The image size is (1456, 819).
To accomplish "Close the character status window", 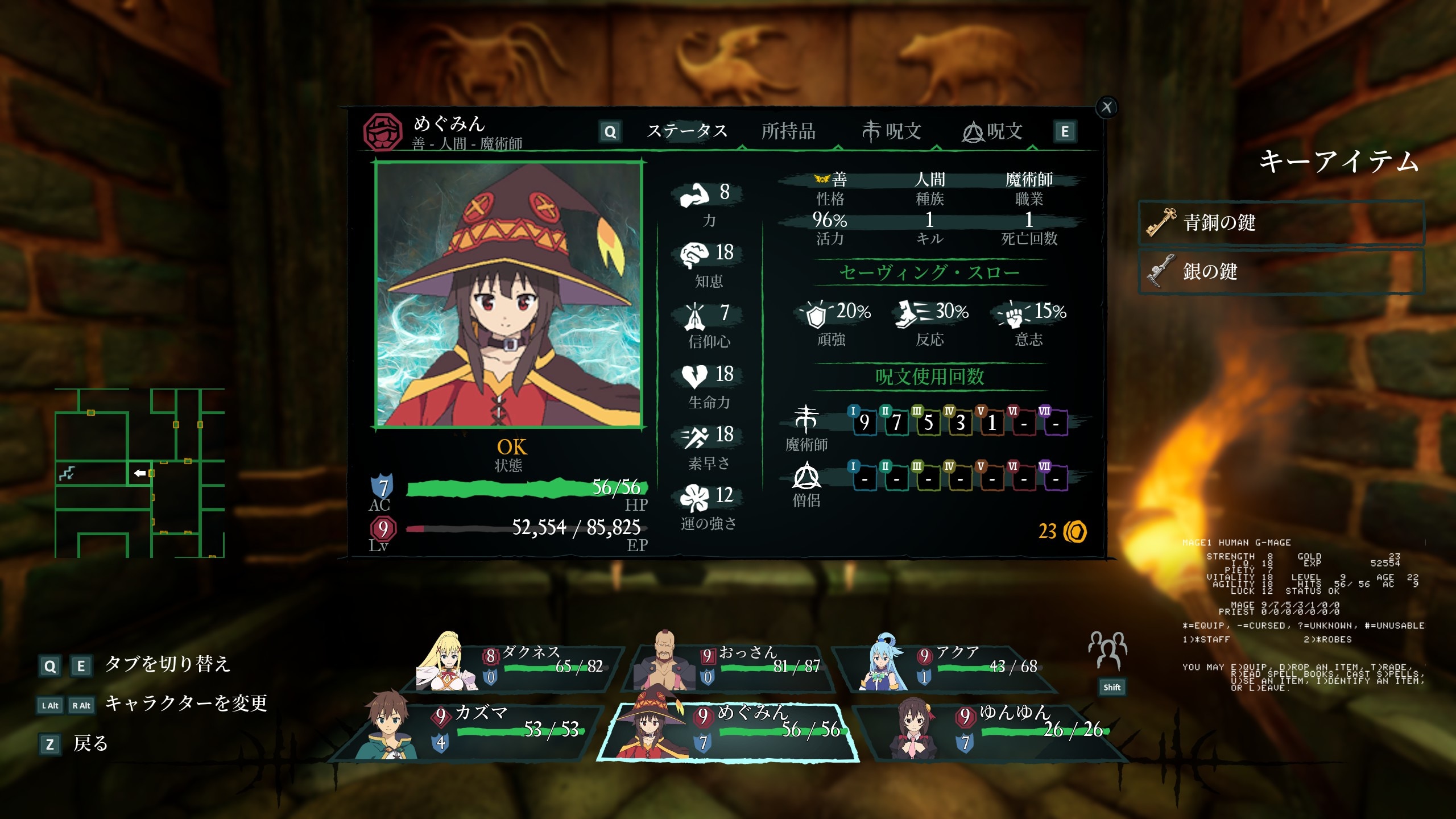I will pos(1106,107).
